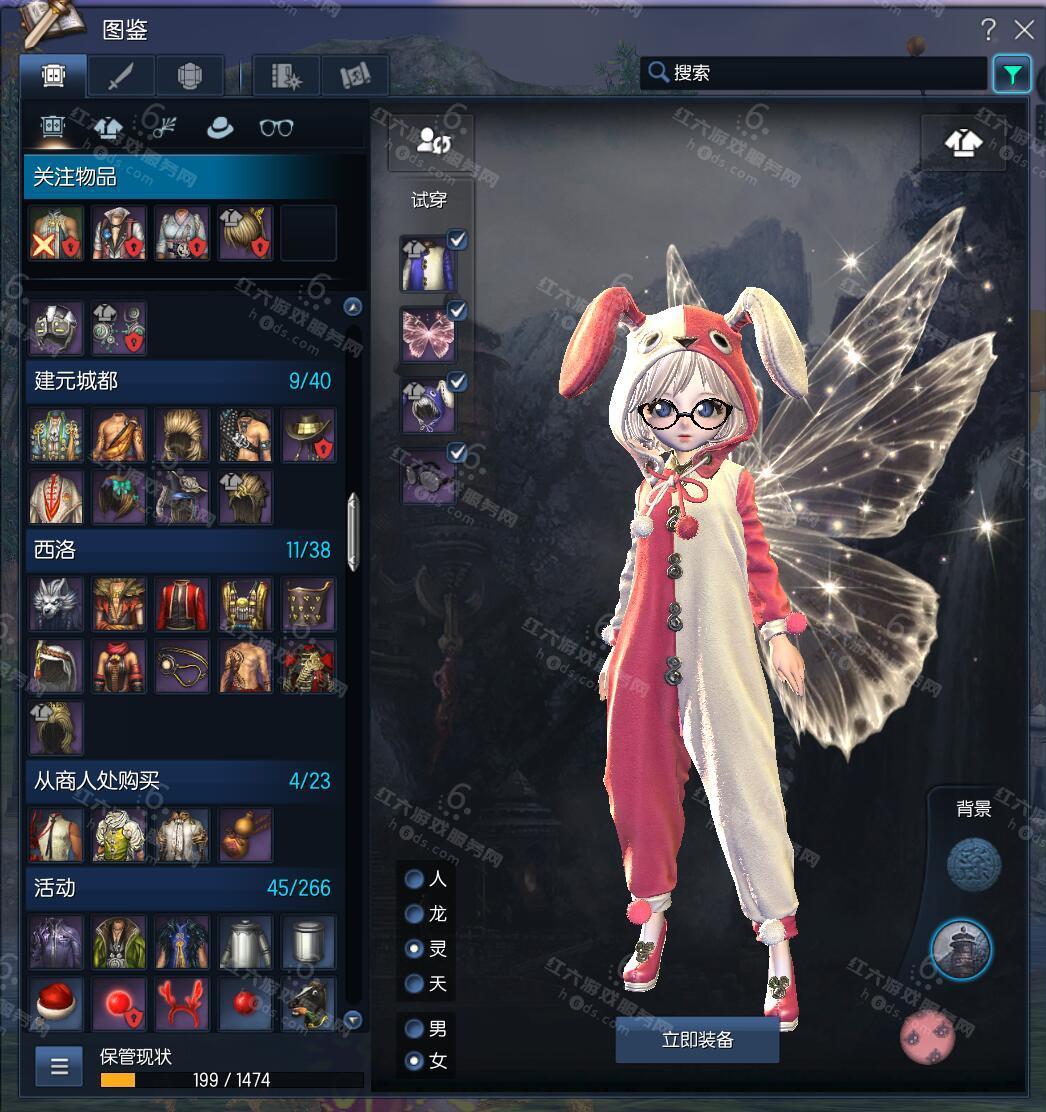Image resolution: width=1046 pixels, height=1112 pixels.
Task: Open the help question mark
Action: 988,30
